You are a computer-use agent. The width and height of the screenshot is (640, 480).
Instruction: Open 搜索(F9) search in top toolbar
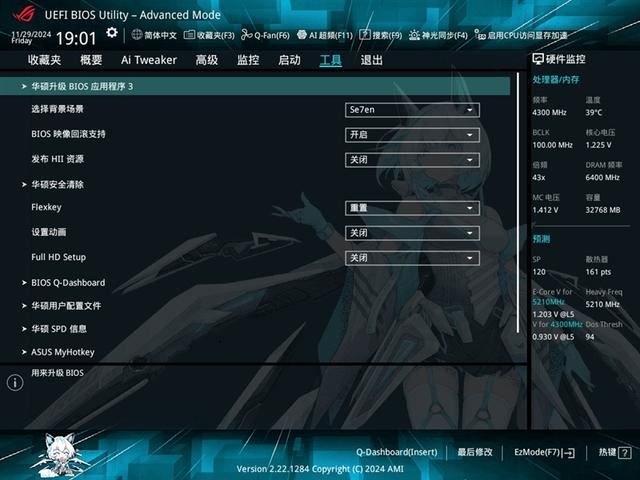(380, 35)
